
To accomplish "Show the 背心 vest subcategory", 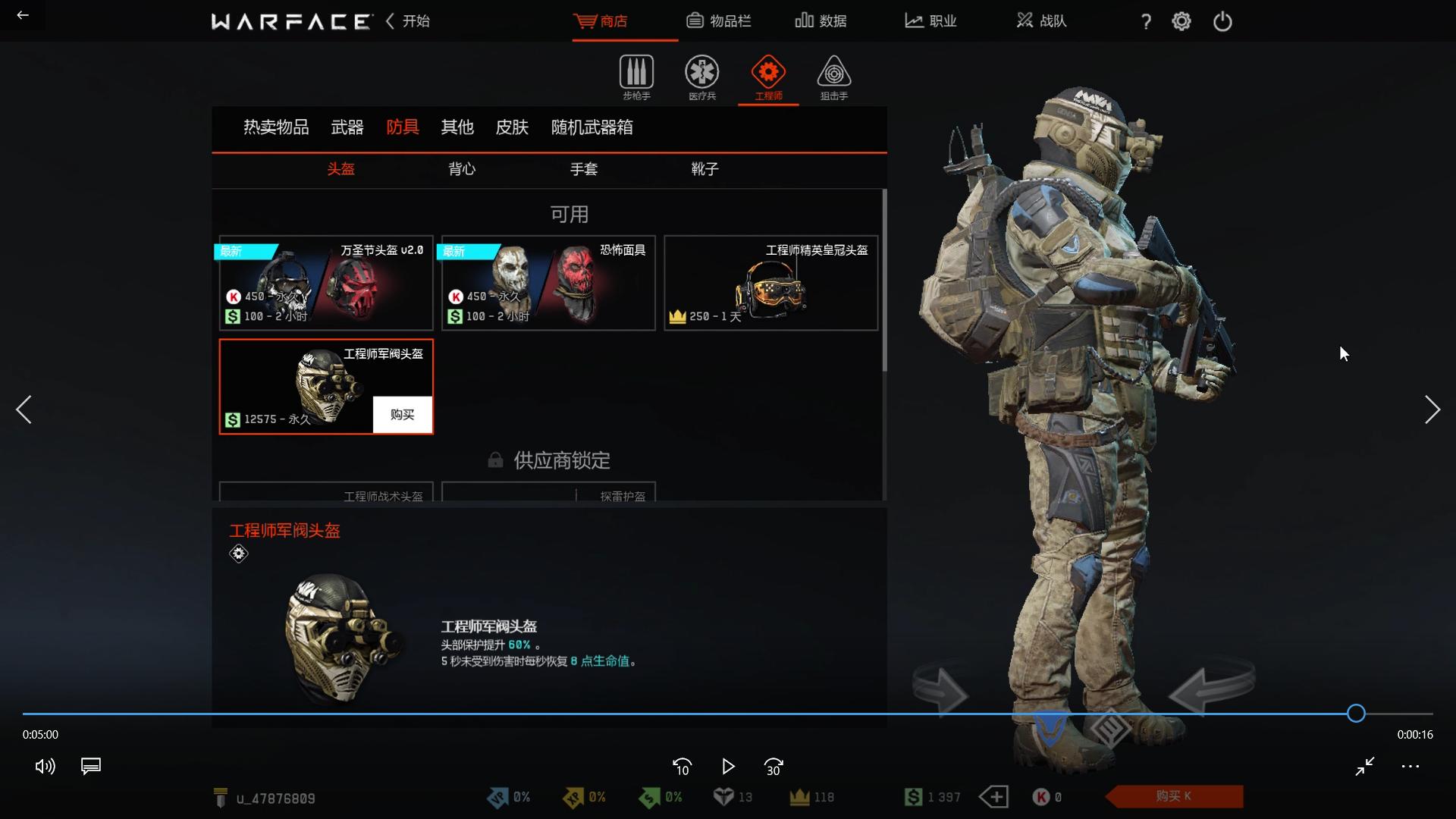I will [462, 169].
